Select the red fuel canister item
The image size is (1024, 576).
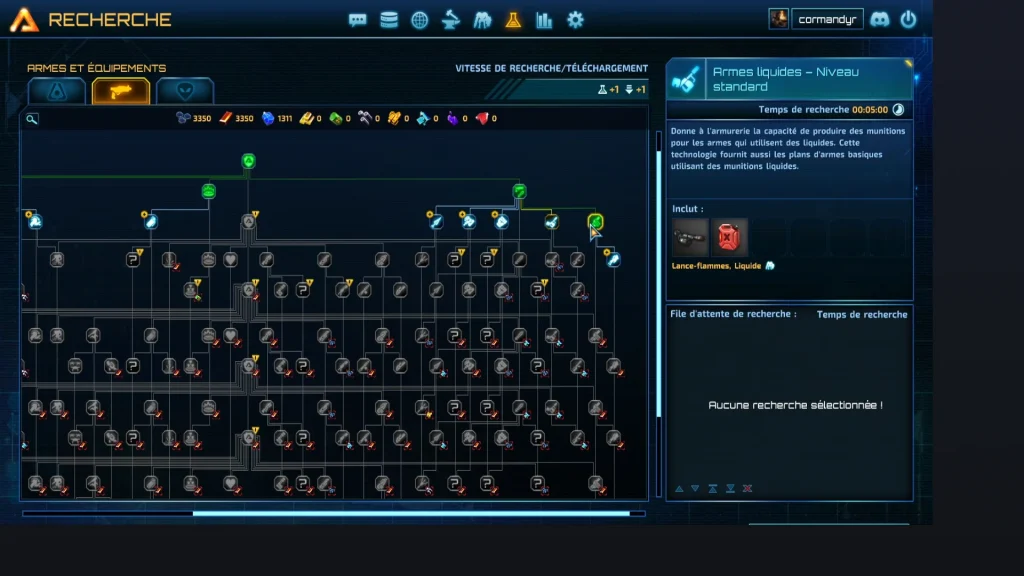[x=730, y=238]
